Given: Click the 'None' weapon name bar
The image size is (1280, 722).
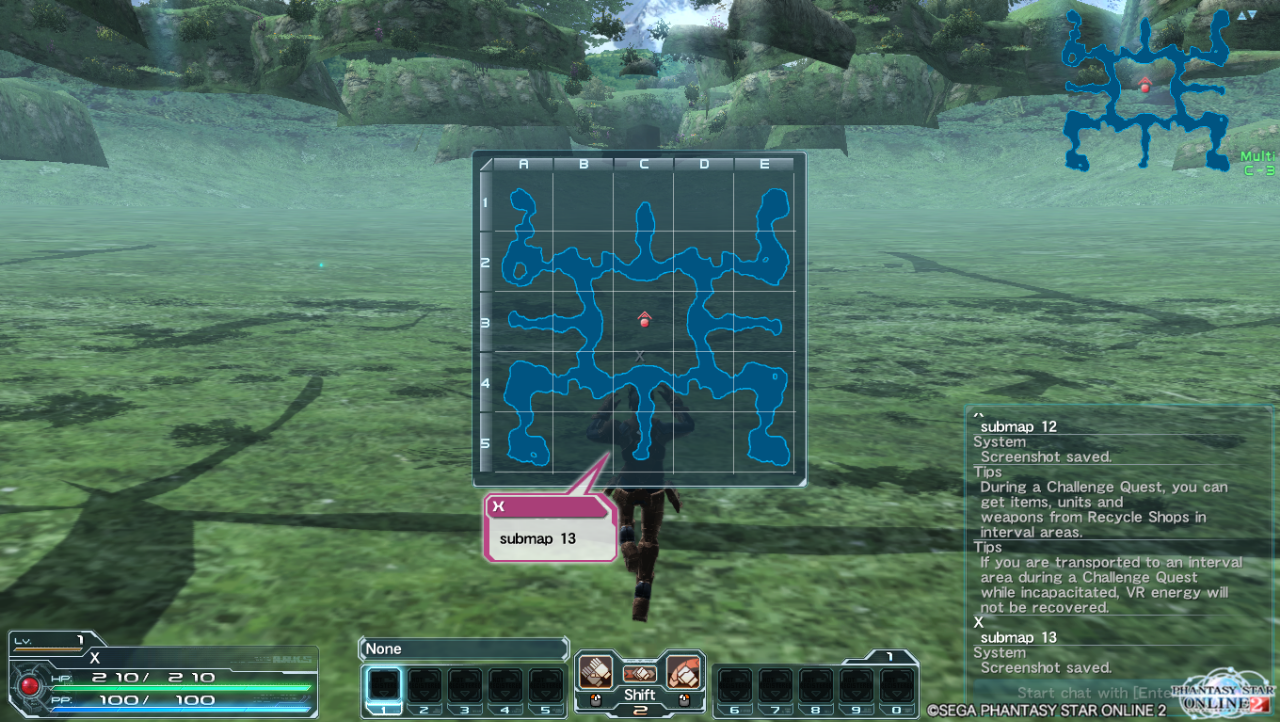Looking at the screenshot, I should (x=463, y=649).
